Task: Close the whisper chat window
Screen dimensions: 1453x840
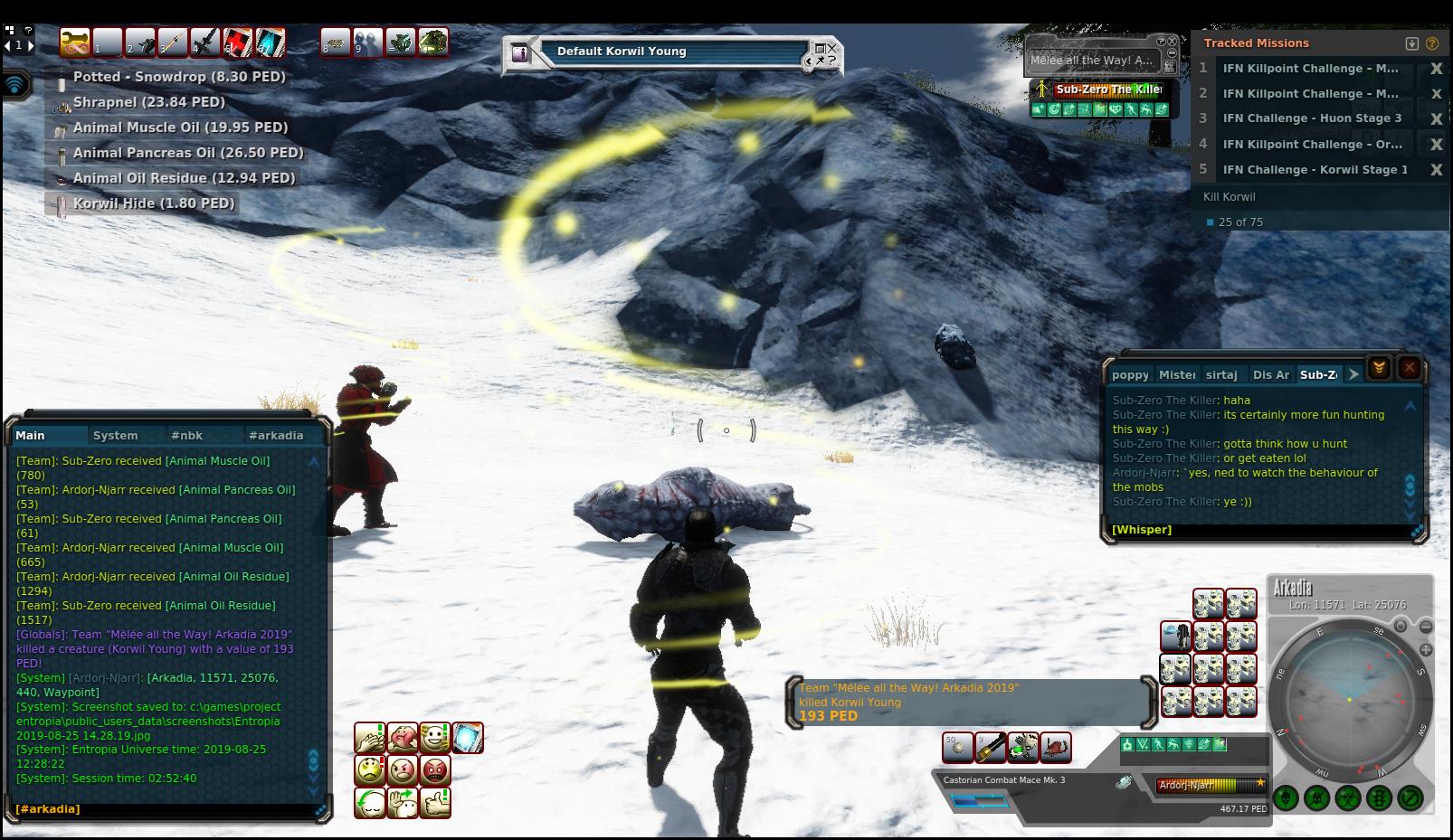Action: pos(1409,368)
